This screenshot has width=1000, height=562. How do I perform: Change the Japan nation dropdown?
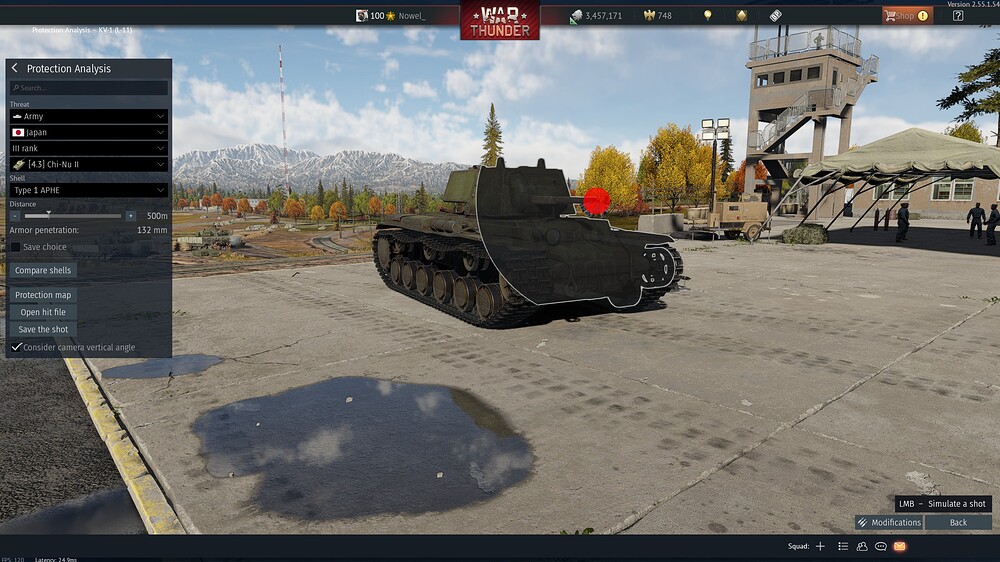pyautogui.click(x=89, y=132)
